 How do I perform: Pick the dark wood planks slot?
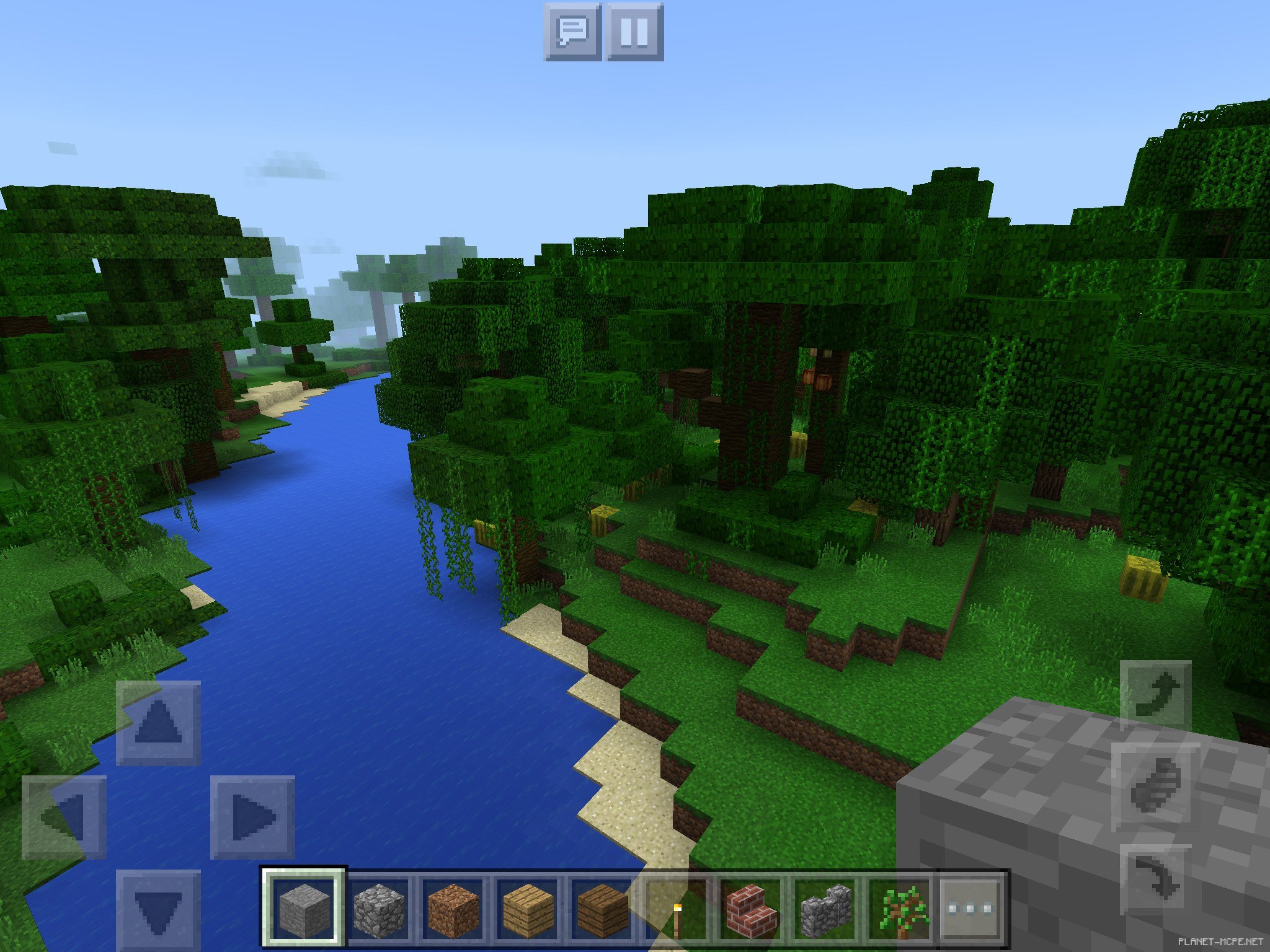point(602,909)
